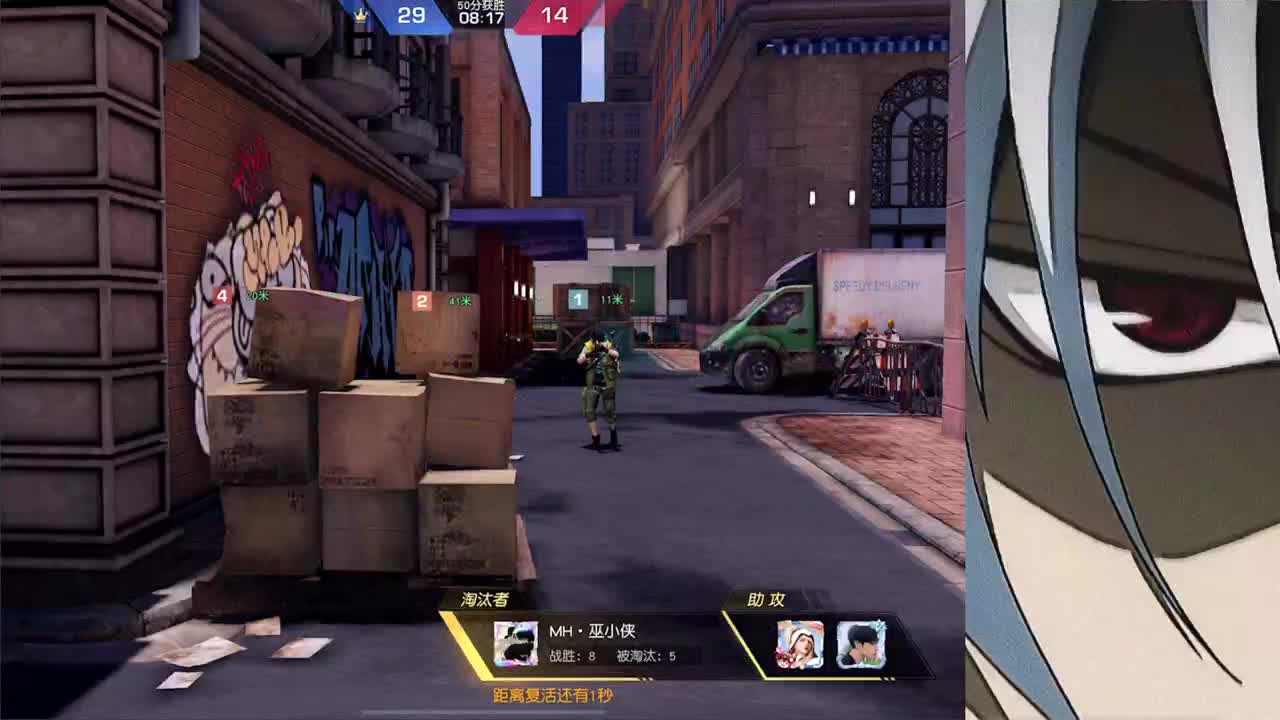Viewport: 1280px width, 720px height.
Task: Select objective marker 2 showing 41米
Action: coord(421,299)
